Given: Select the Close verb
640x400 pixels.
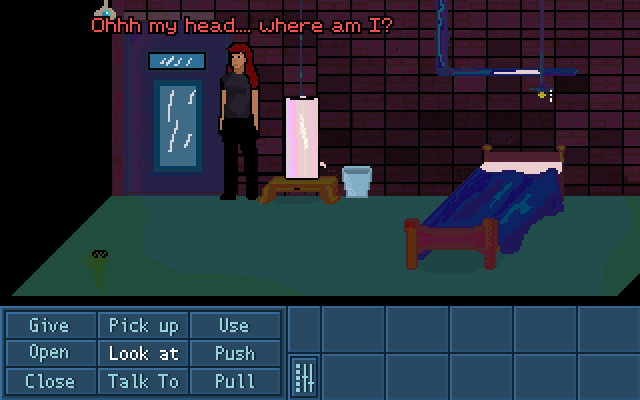Looking at the screenshot, I should [x=49, y=381].
